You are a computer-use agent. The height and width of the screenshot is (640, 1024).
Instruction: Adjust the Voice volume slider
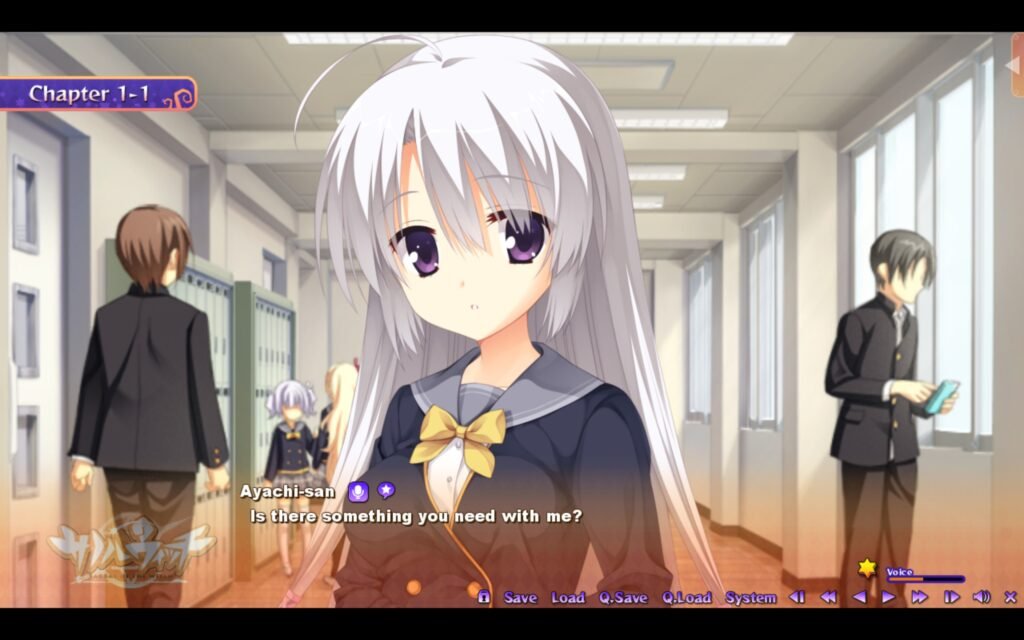(x=925, y=579)
